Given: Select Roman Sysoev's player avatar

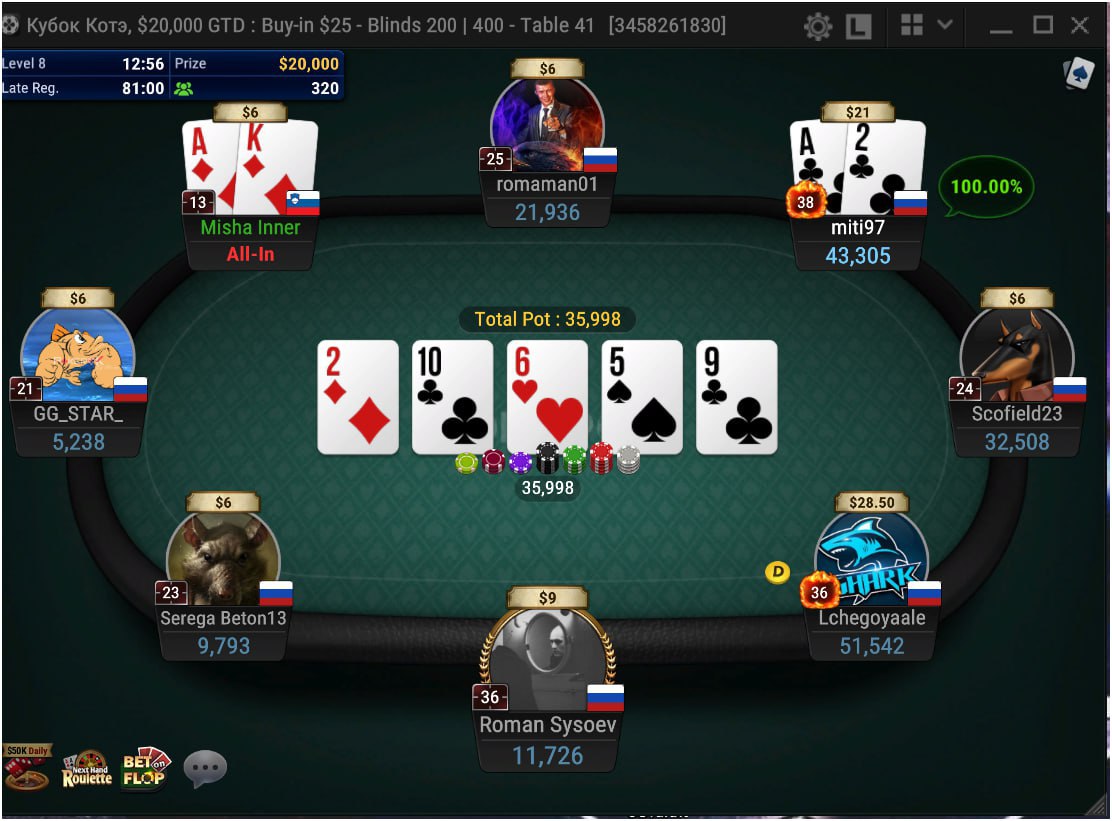Looking at the screenshot, I should click(547, 655).
